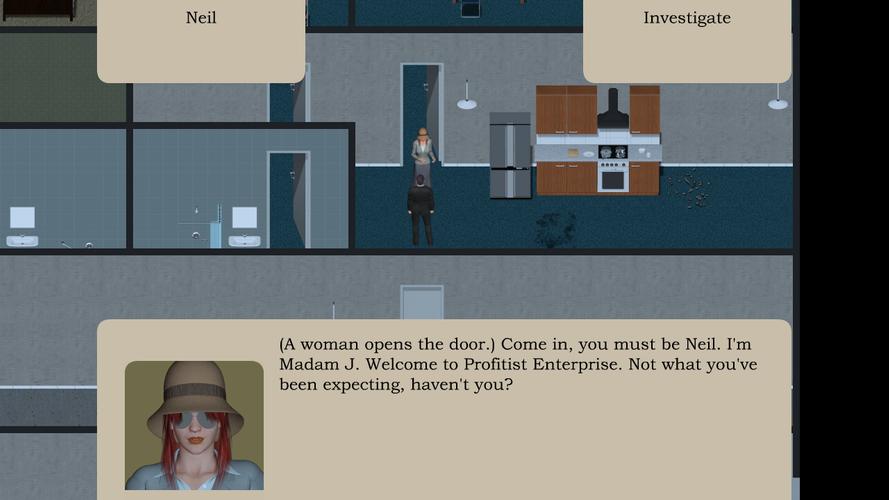
Task: Click the Investigate panel
Action: [686, 38]
